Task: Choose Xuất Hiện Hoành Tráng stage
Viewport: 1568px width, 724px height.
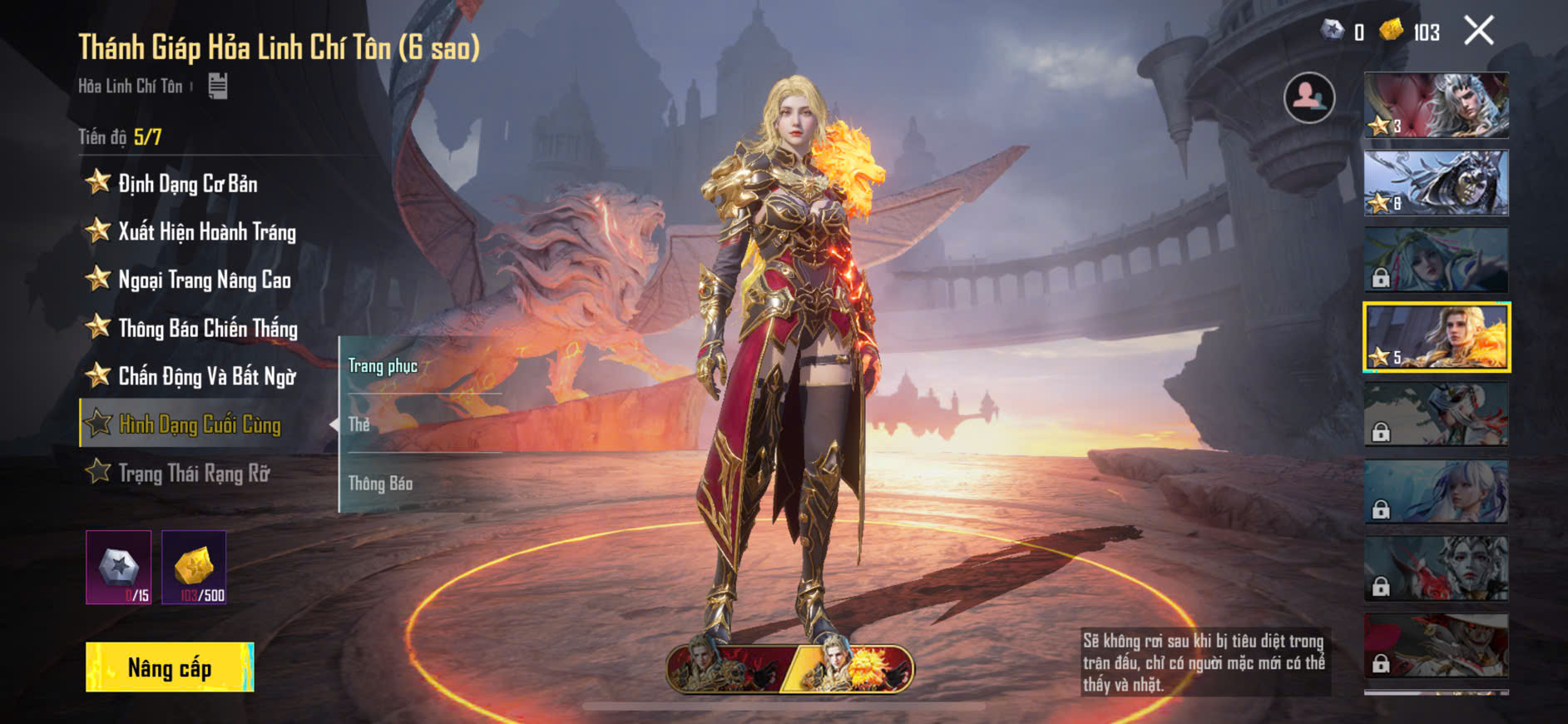Action: click(206, 231)
